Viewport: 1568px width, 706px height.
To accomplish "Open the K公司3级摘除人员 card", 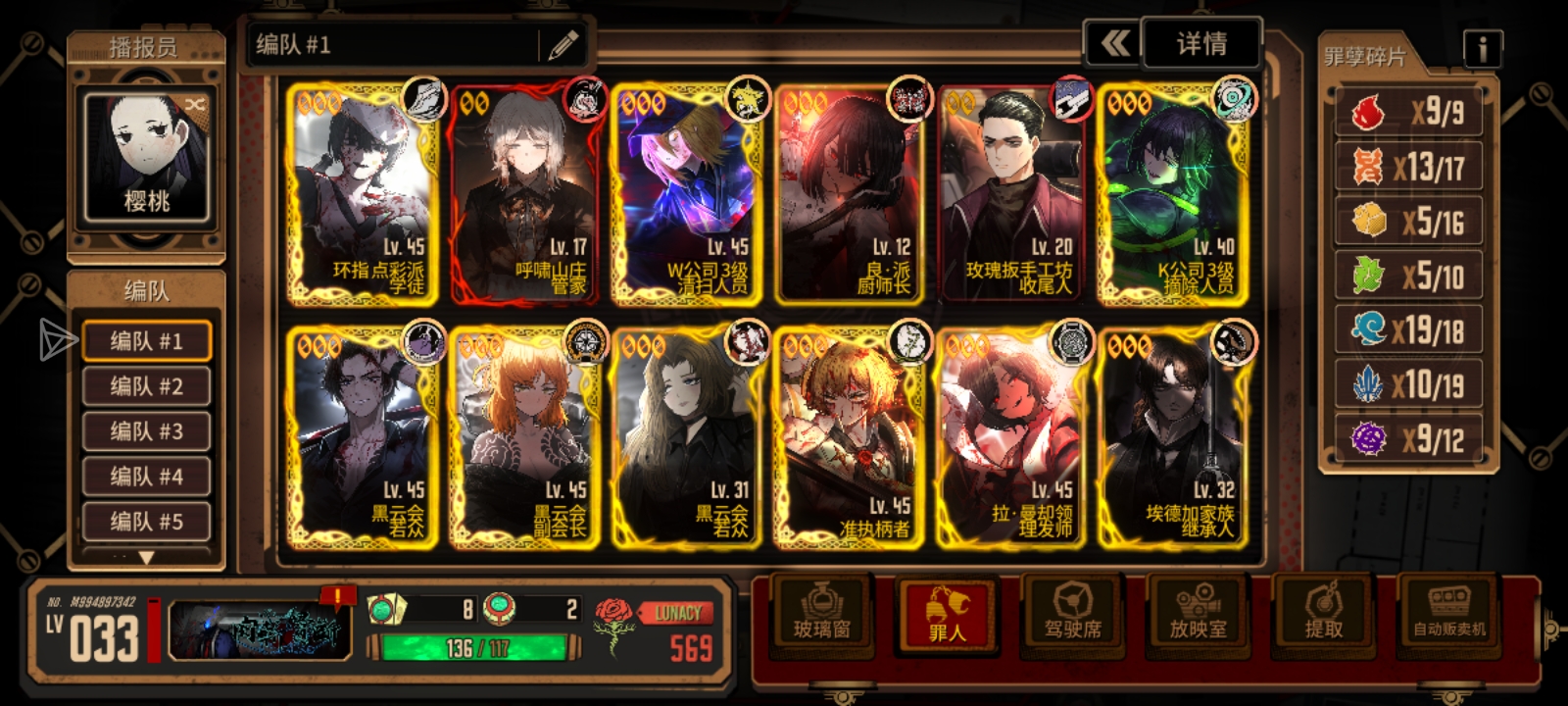I will pos(1175,196).
